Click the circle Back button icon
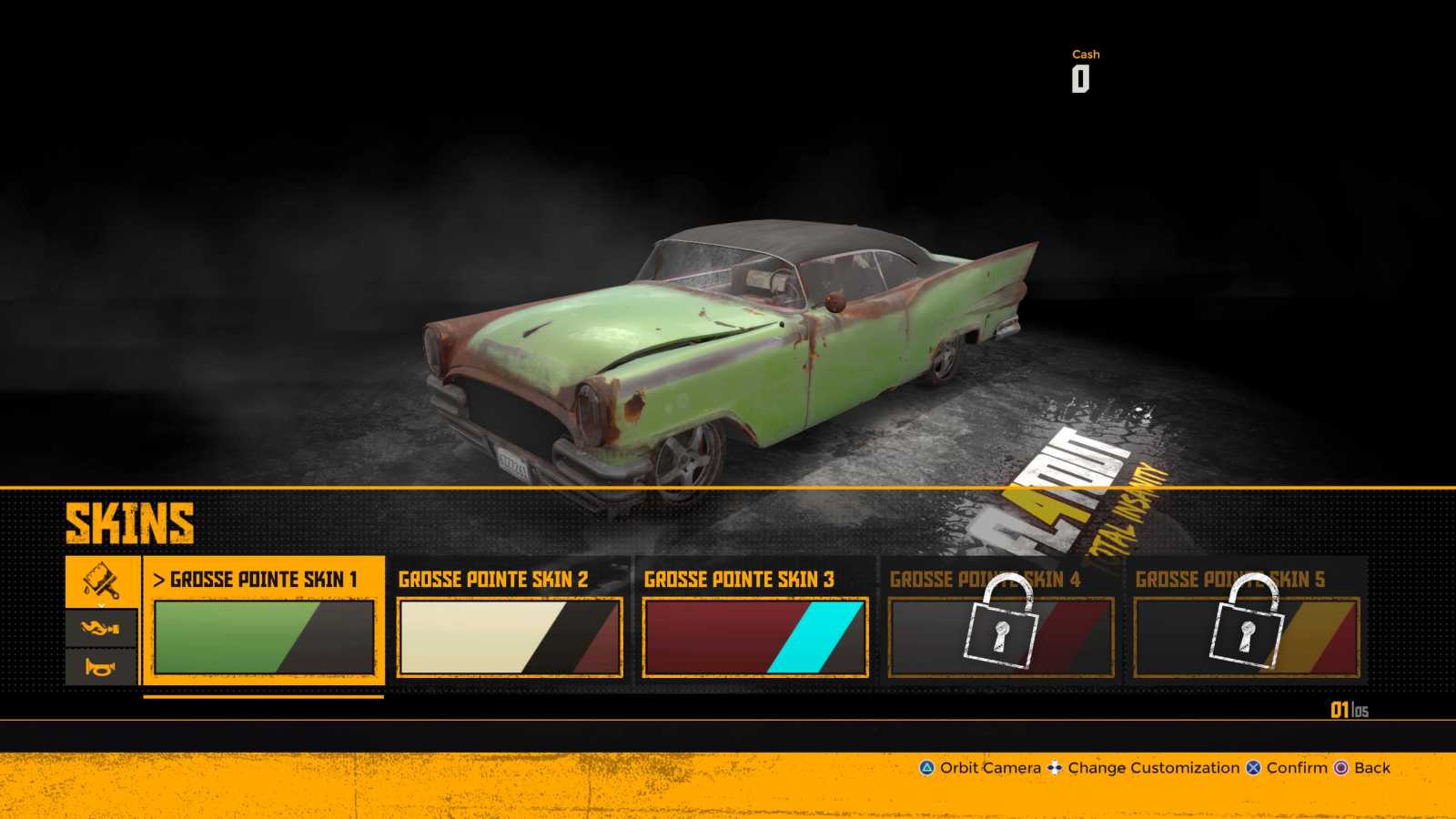 click(1340, 768)
